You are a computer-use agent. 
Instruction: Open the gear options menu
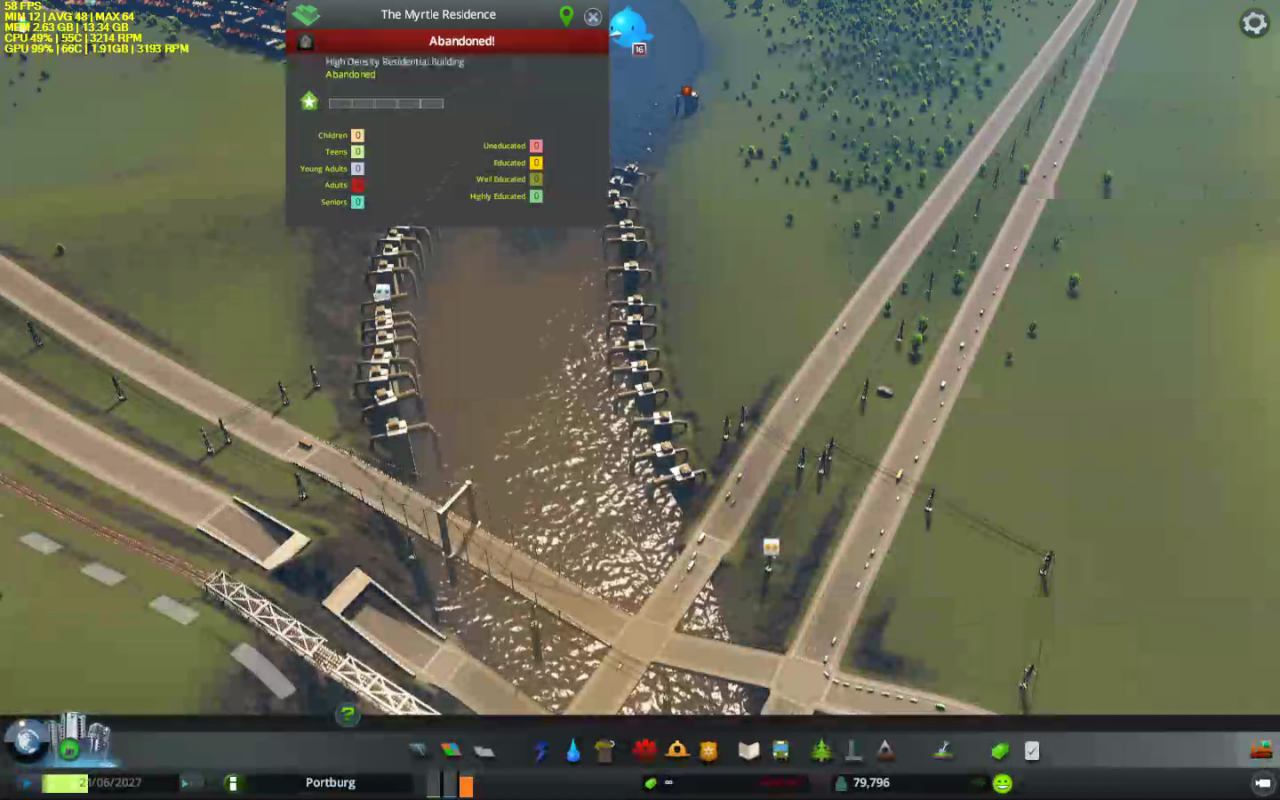pyautogui.click(x=1254, y=23)
